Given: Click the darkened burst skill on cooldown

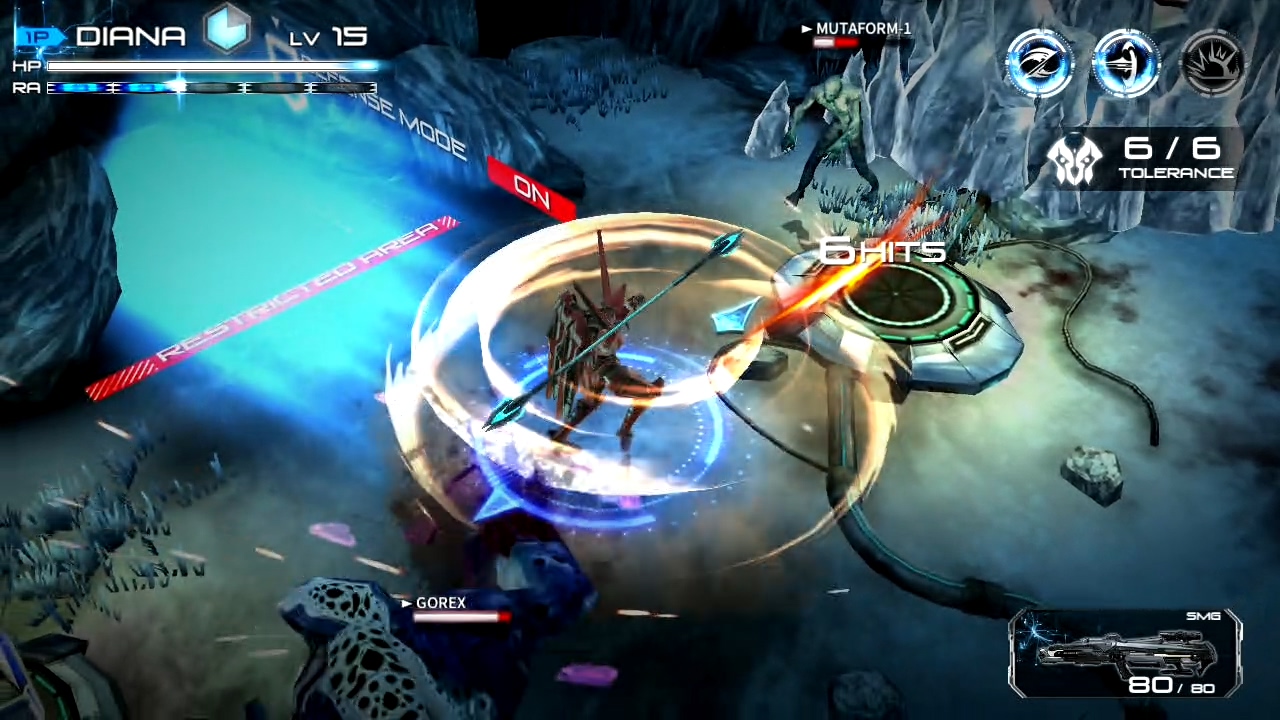Looking at the screenshot, I should [x=1212, y=62].
